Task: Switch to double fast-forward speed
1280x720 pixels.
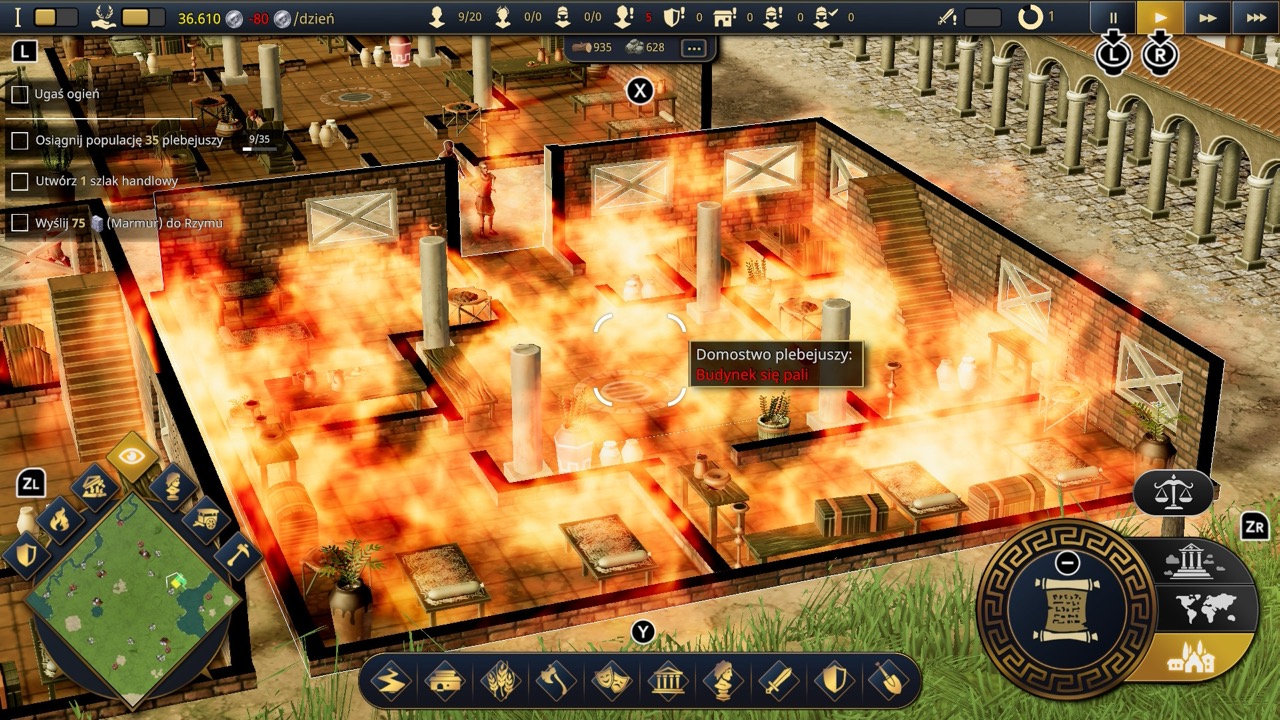Action: click(x=1208, y=17)
